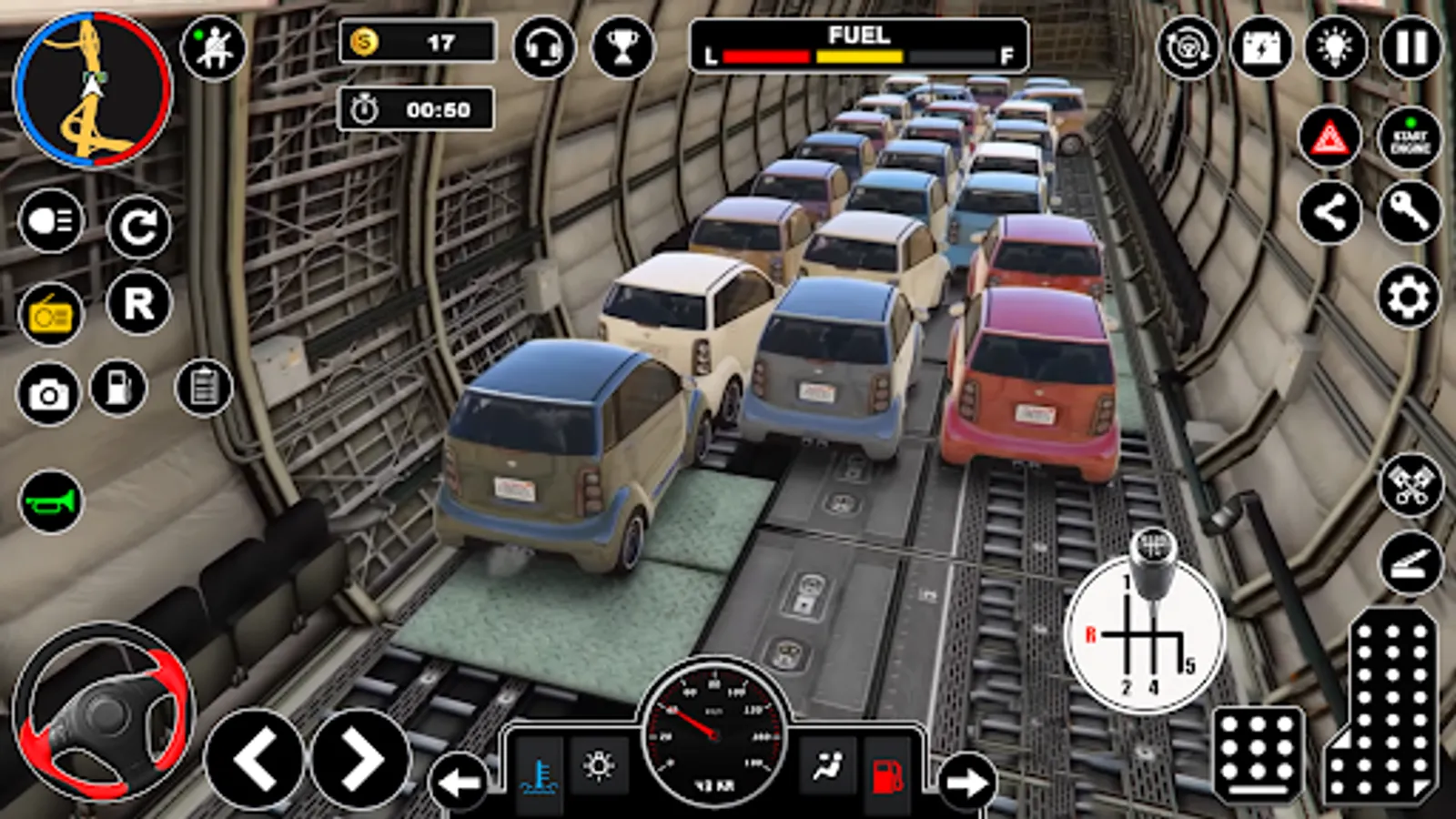Pause the game with the pause button
1456x819 pixels.
coord(1411,47)
